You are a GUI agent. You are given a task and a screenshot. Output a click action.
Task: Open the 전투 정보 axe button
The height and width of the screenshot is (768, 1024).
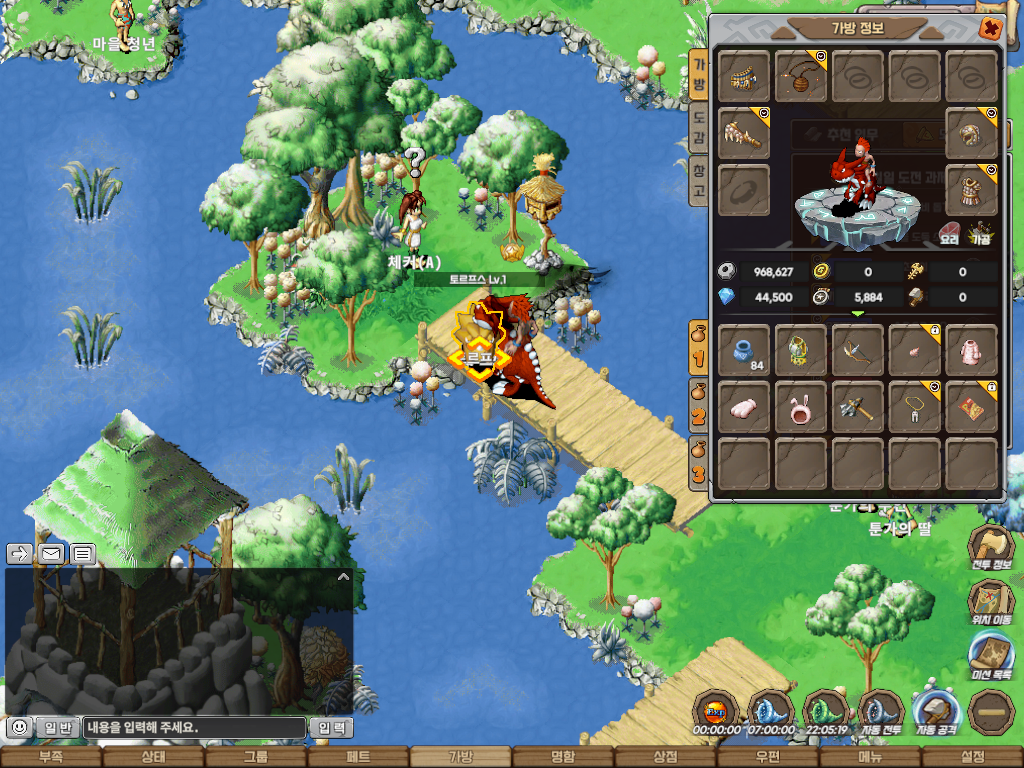coord(991,549)
